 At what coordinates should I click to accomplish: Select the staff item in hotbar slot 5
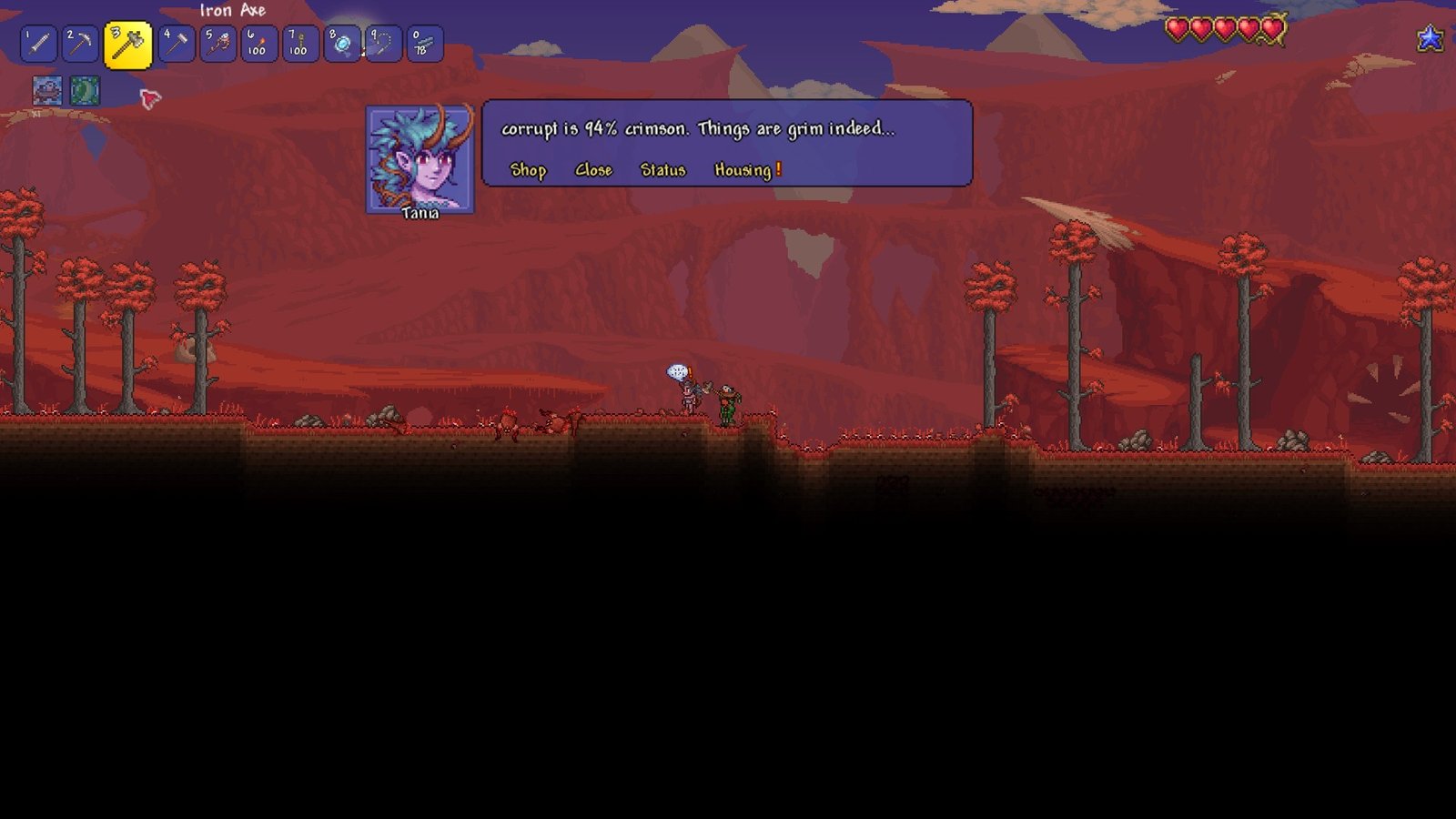(217, 44)
